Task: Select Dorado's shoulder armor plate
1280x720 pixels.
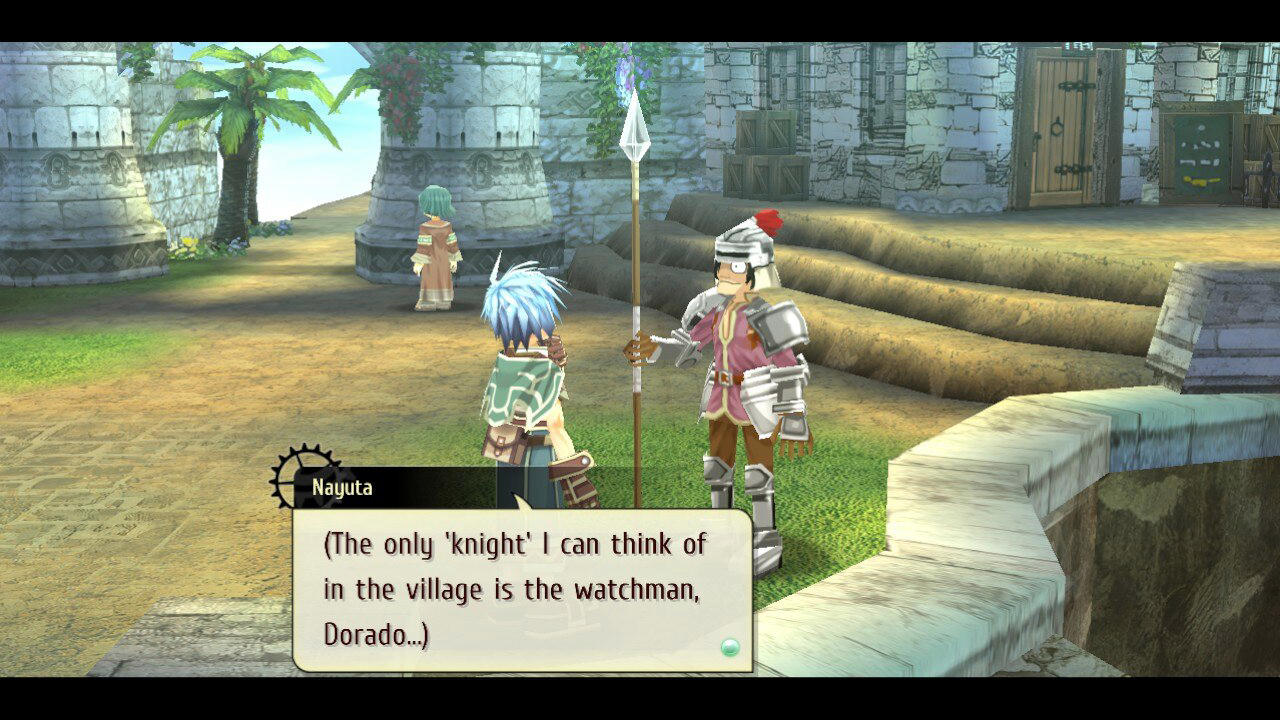Action: 778,325
